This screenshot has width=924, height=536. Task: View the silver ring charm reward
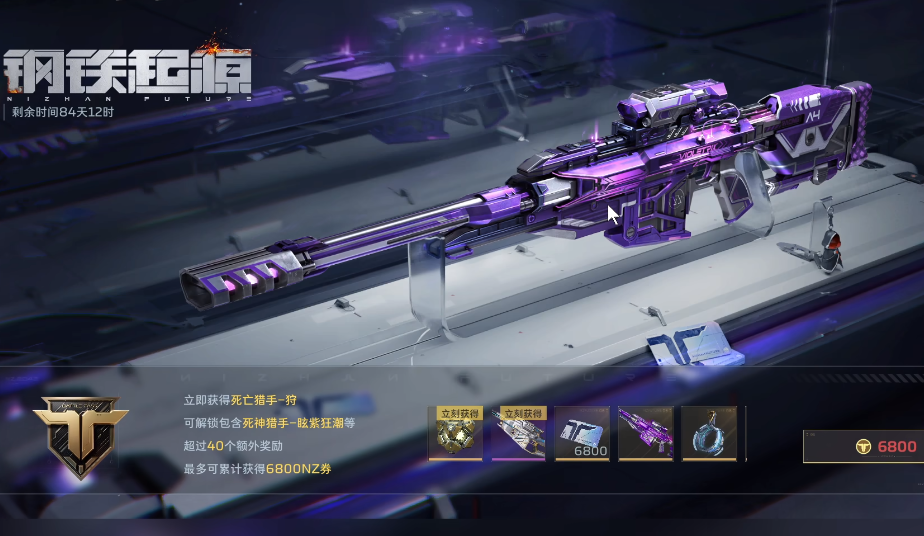[x=709, y=434]
